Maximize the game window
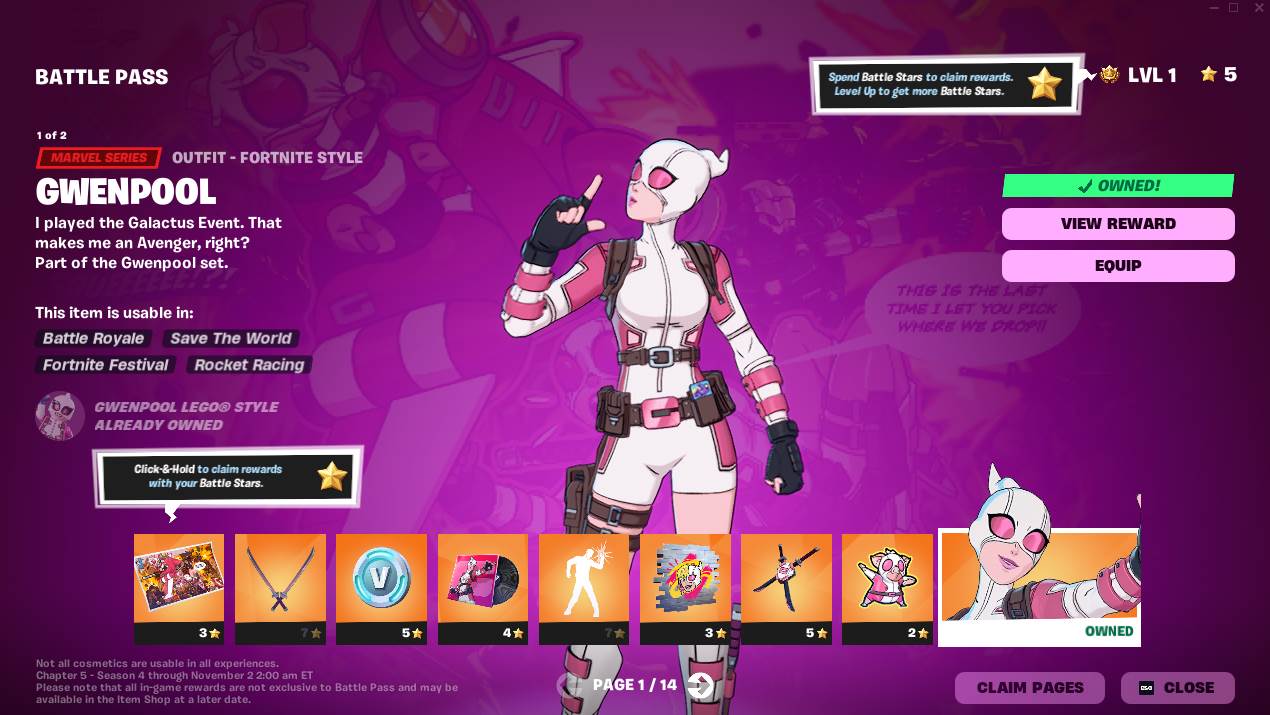The width and height of the screenshot is (1270, 715). (1233, 8)
